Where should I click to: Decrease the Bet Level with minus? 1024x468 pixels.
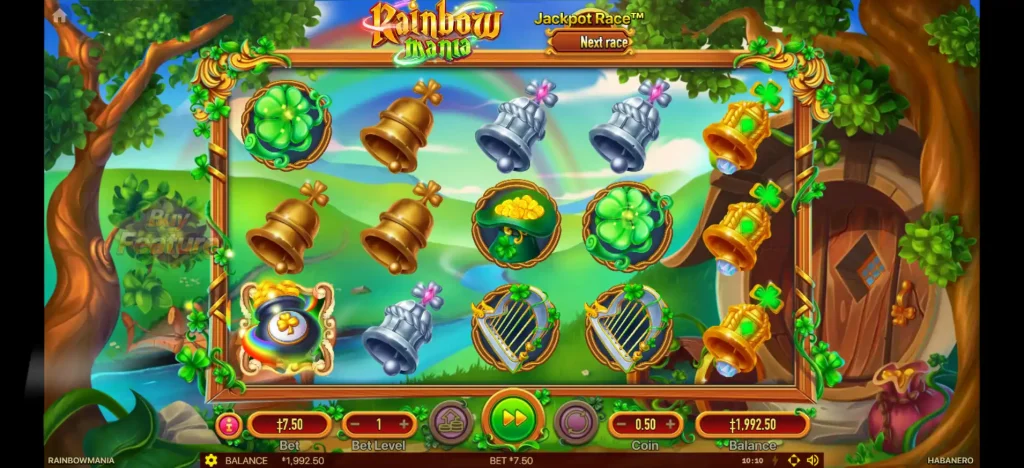click(353, 424)
